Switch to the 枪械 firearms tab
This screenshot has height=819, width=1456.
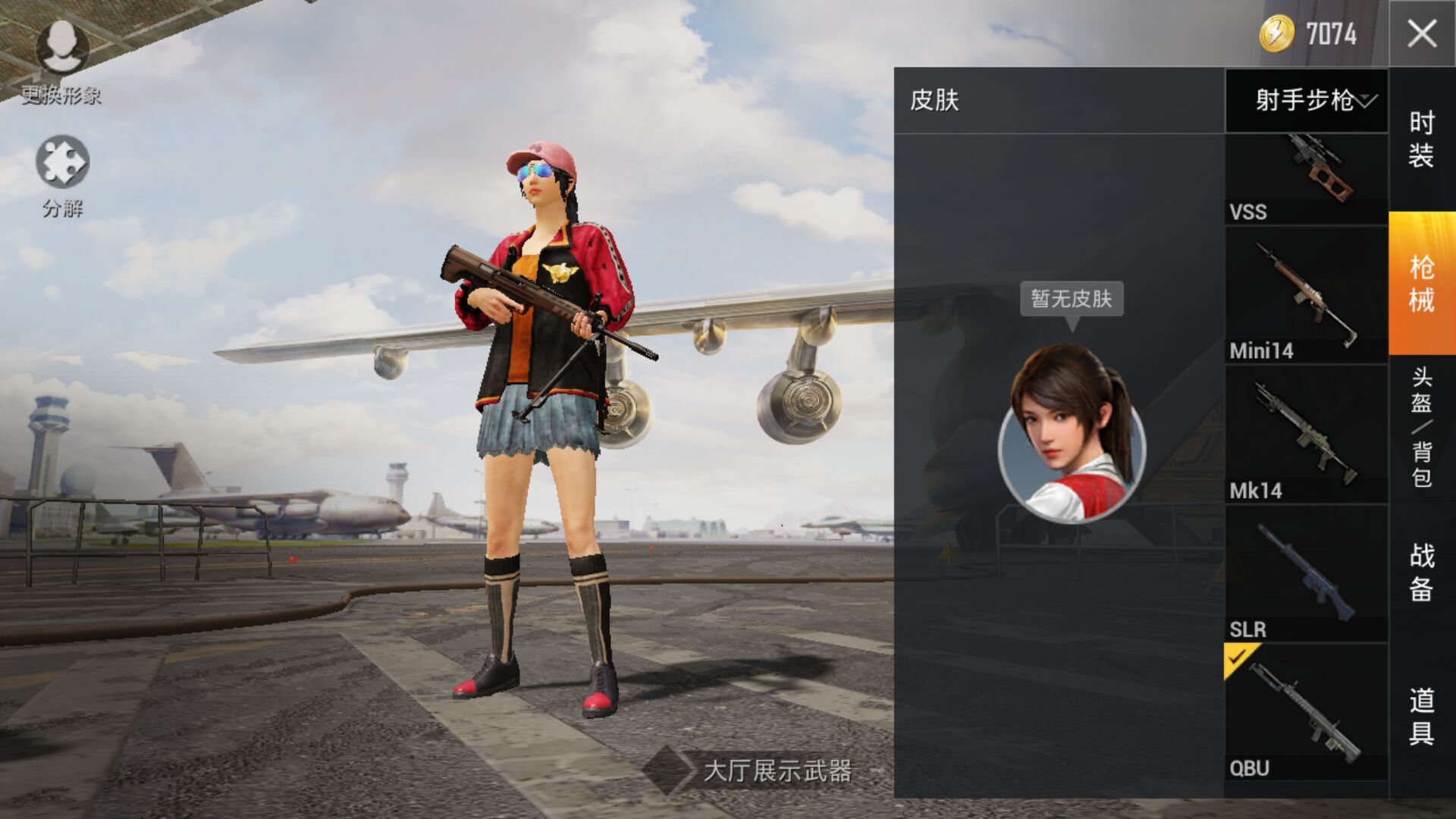[x=1422, y=283]
